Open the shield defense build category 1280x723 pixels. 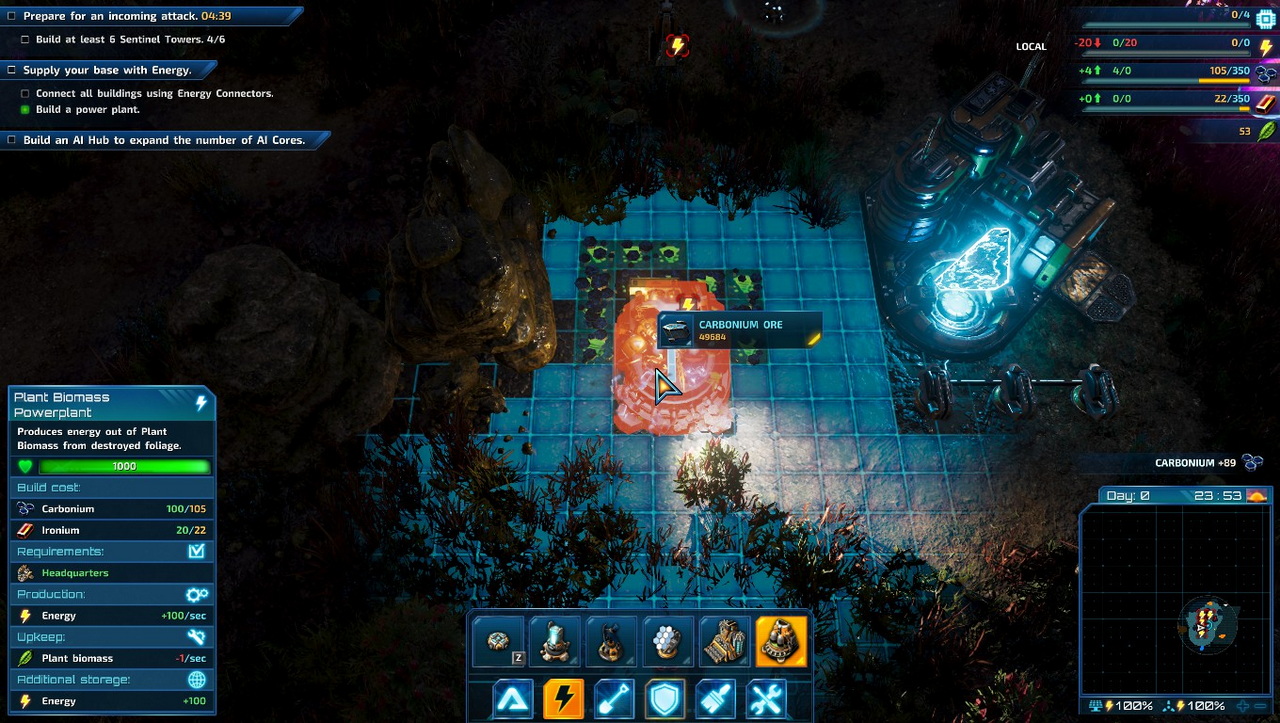[x=665, y=698]
